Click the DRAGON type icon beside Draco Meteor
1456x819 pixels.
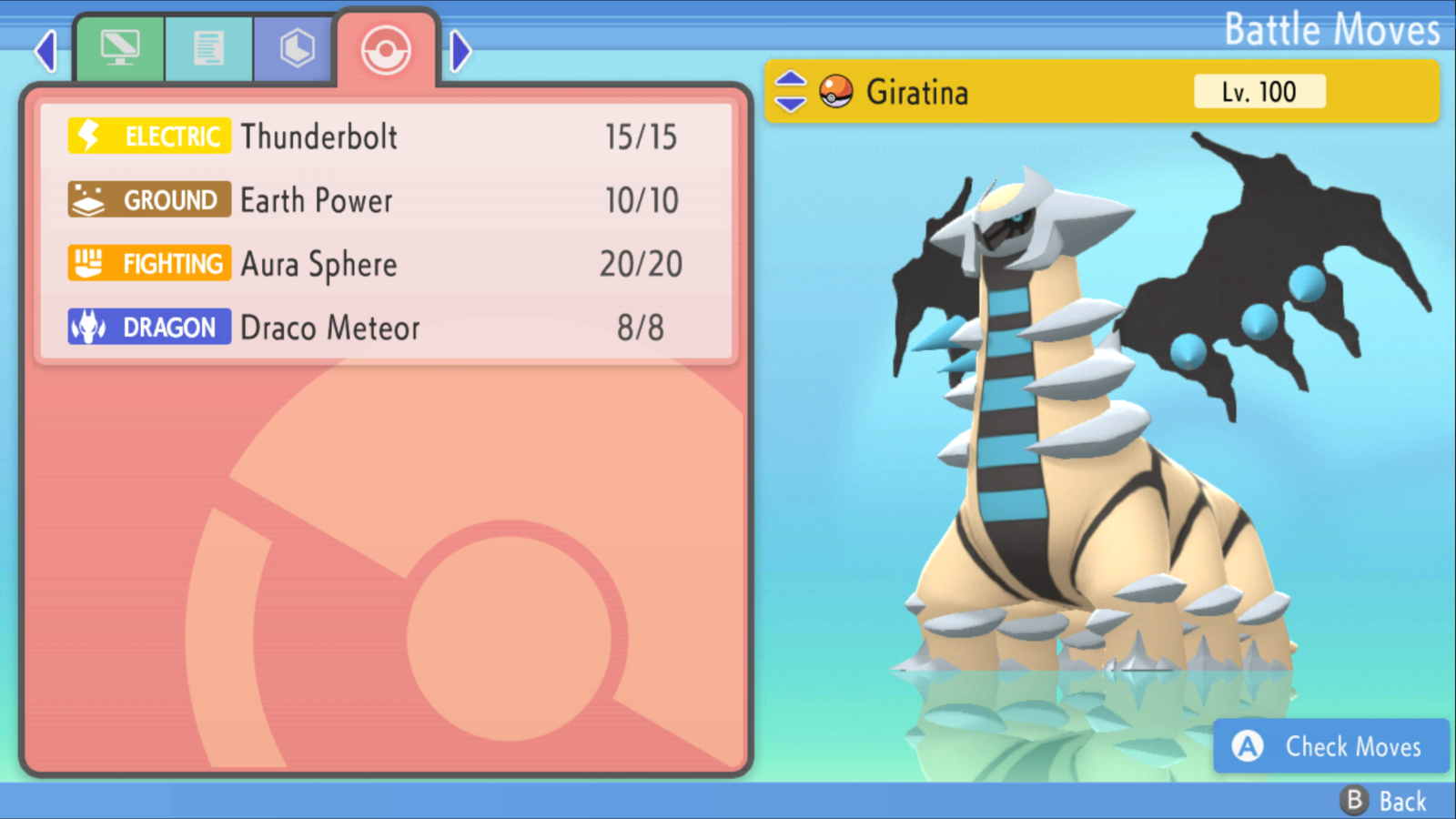point(147,327)
